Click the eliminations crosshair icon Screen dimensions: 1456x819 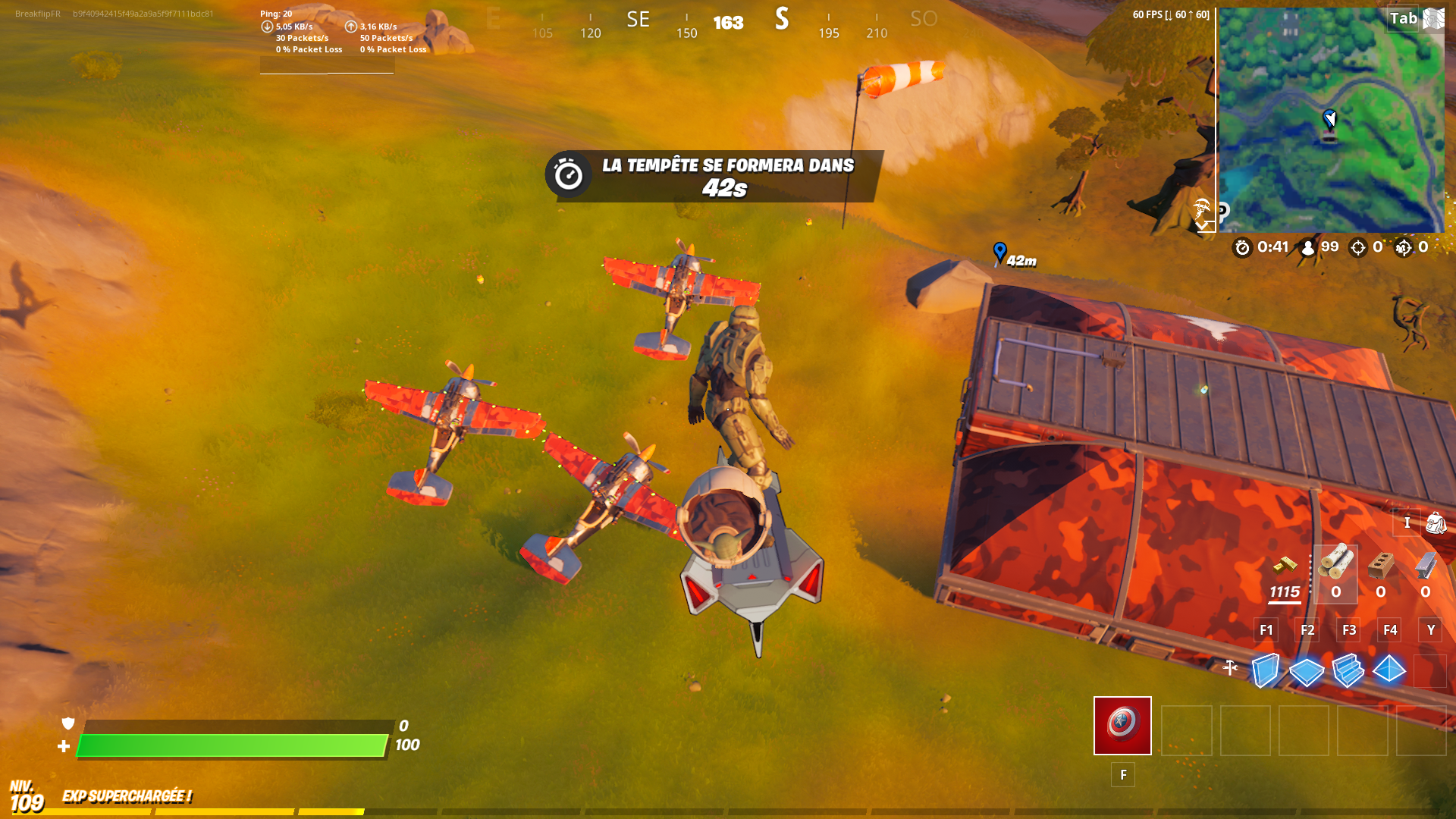point(1357,246)
